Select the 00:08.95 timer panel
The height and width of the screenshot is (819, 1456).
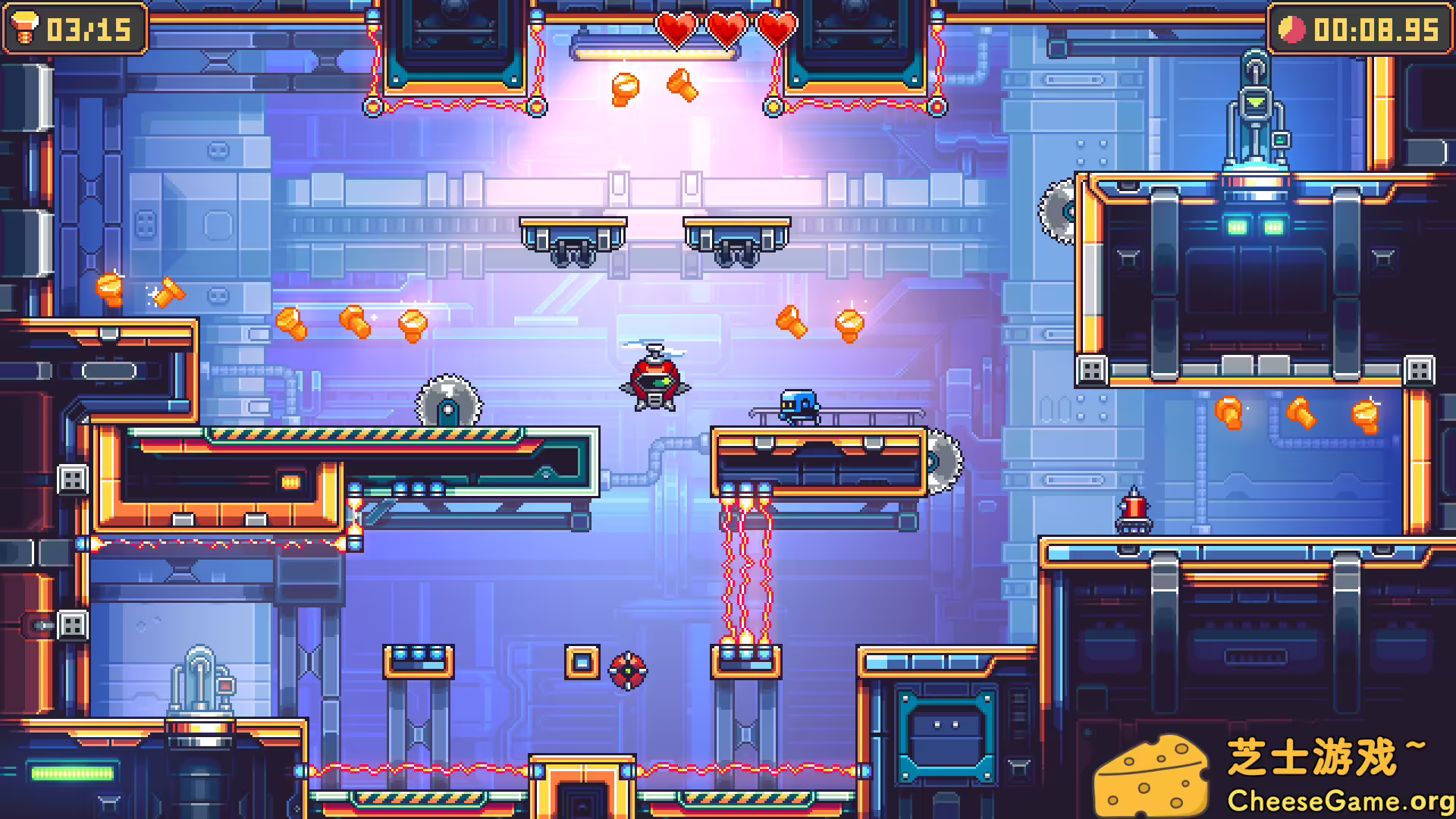[1361, 30]
